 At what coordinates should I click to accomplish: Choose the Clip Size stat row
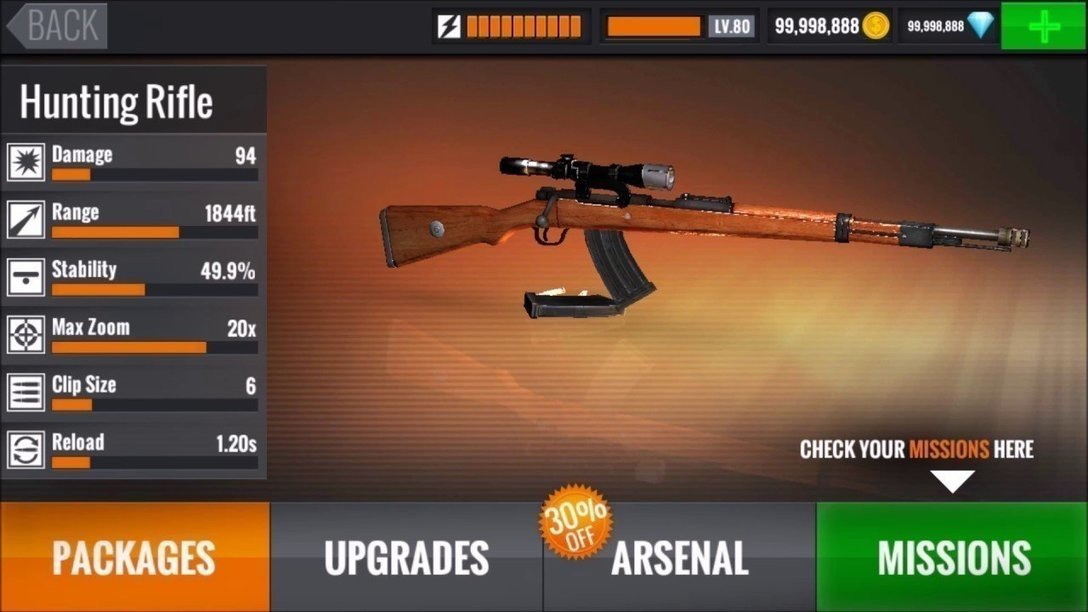pyautogui.click(x=133, y=392)
